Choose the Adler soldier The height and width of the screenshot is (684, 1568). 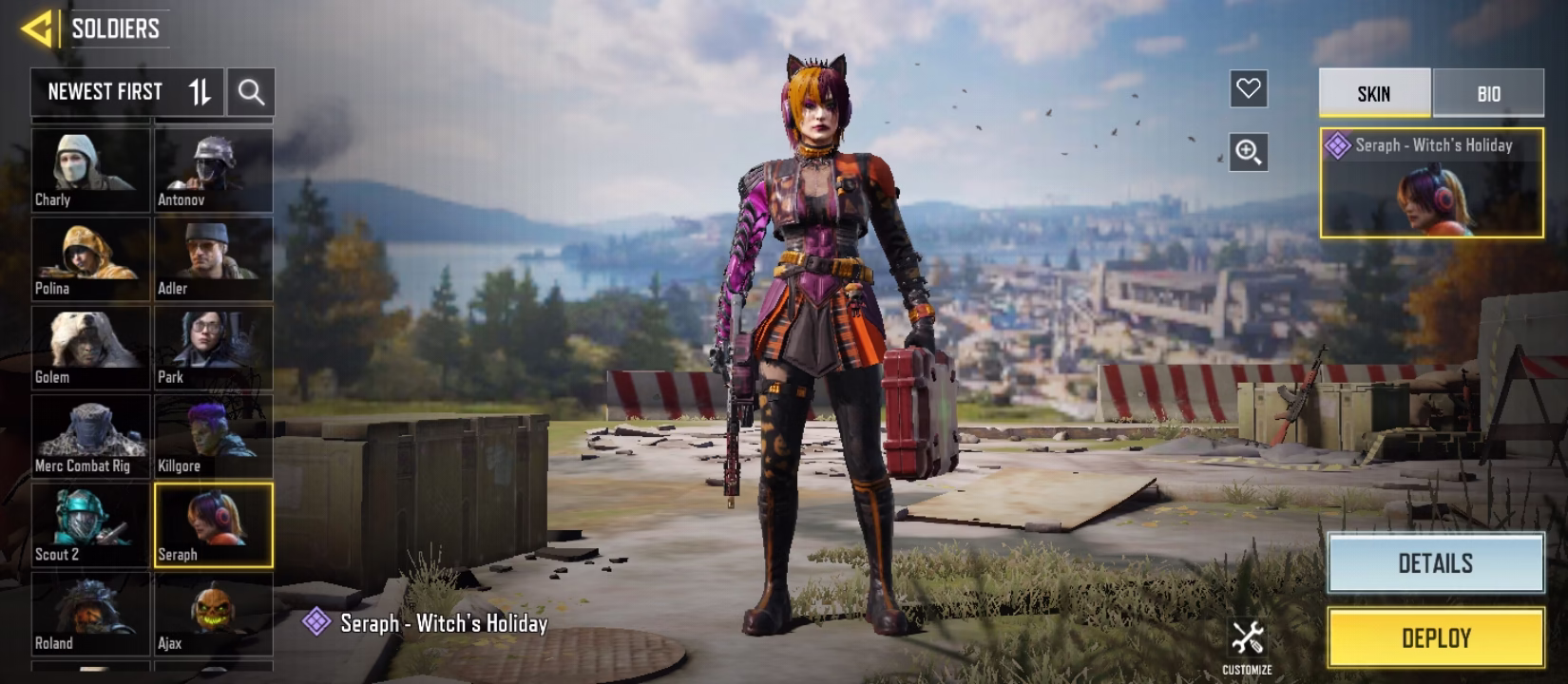(x=214, y=258)
